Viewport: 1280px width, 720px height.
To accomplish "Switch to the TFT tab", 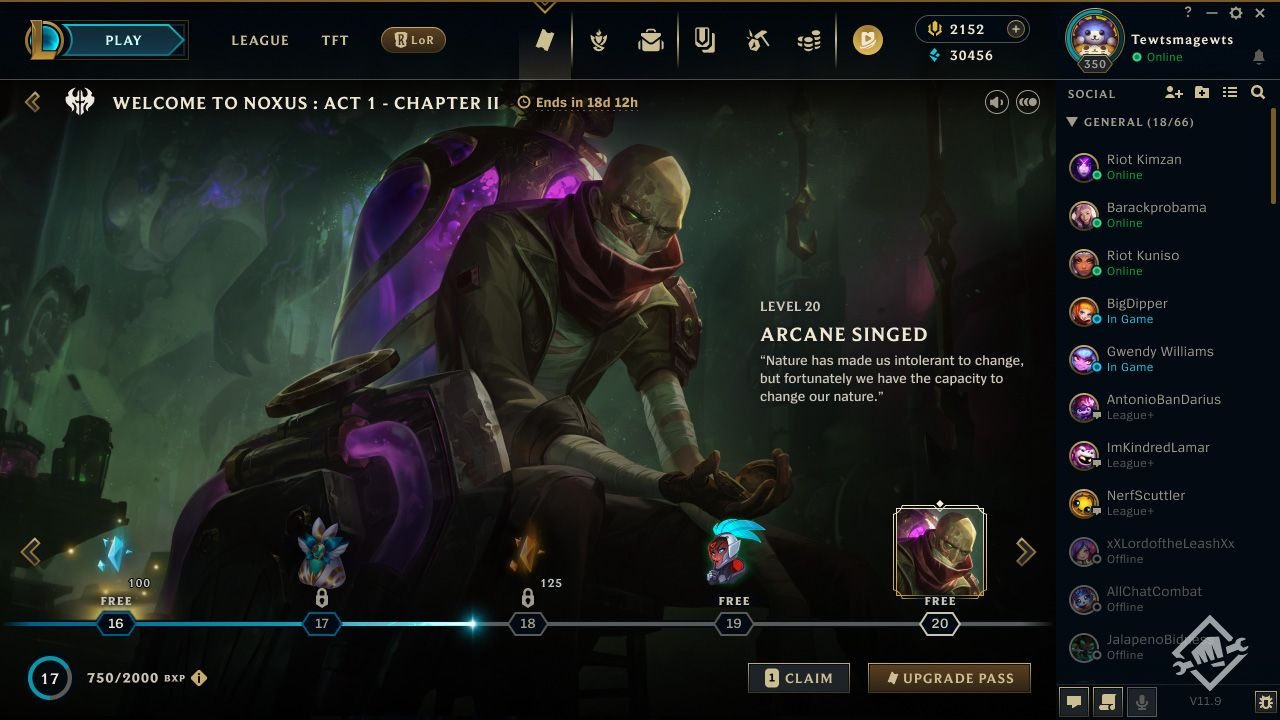I will click(334, 40).
